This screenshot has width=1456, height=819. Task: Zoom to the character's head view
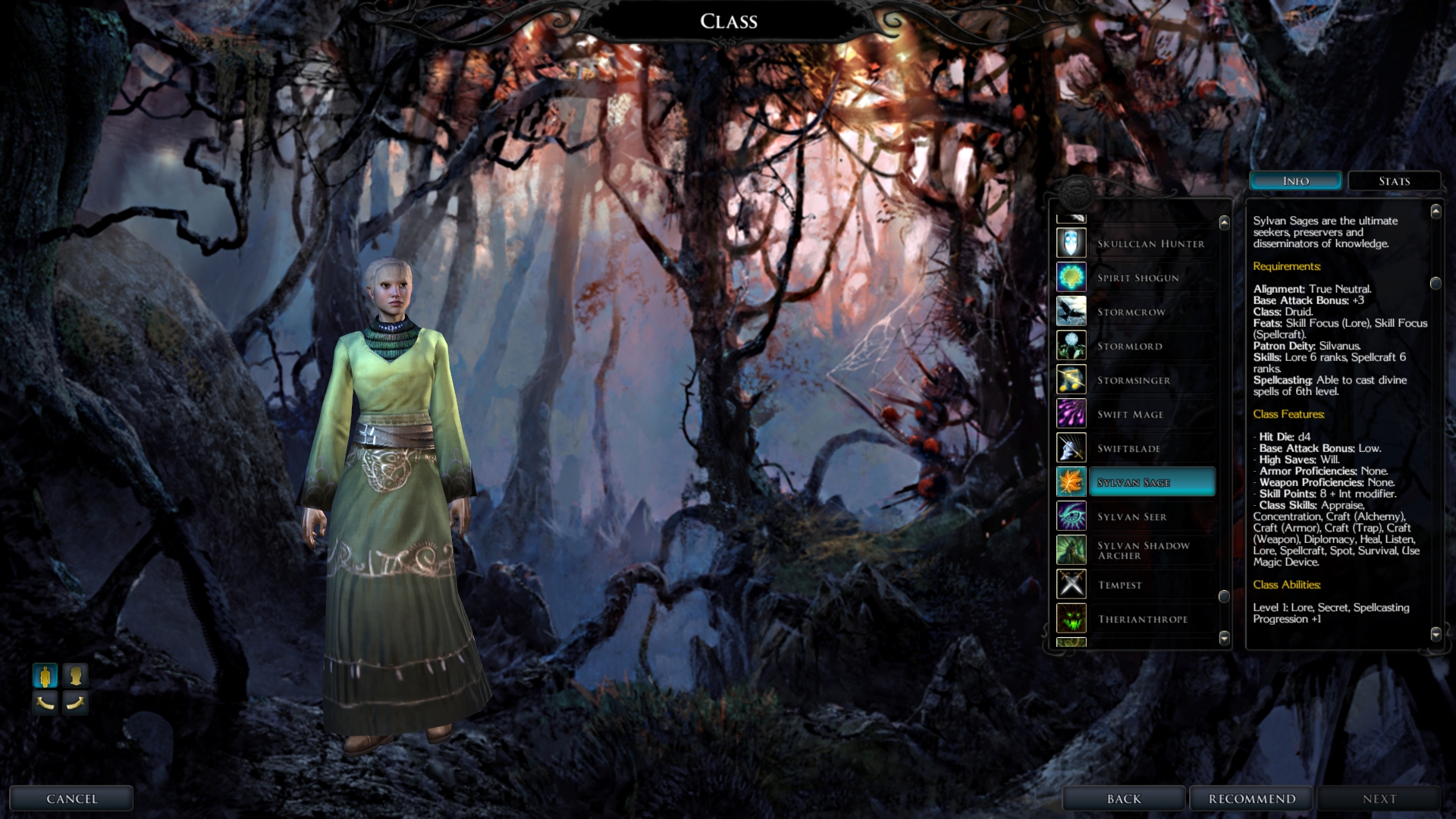point(75,675)
